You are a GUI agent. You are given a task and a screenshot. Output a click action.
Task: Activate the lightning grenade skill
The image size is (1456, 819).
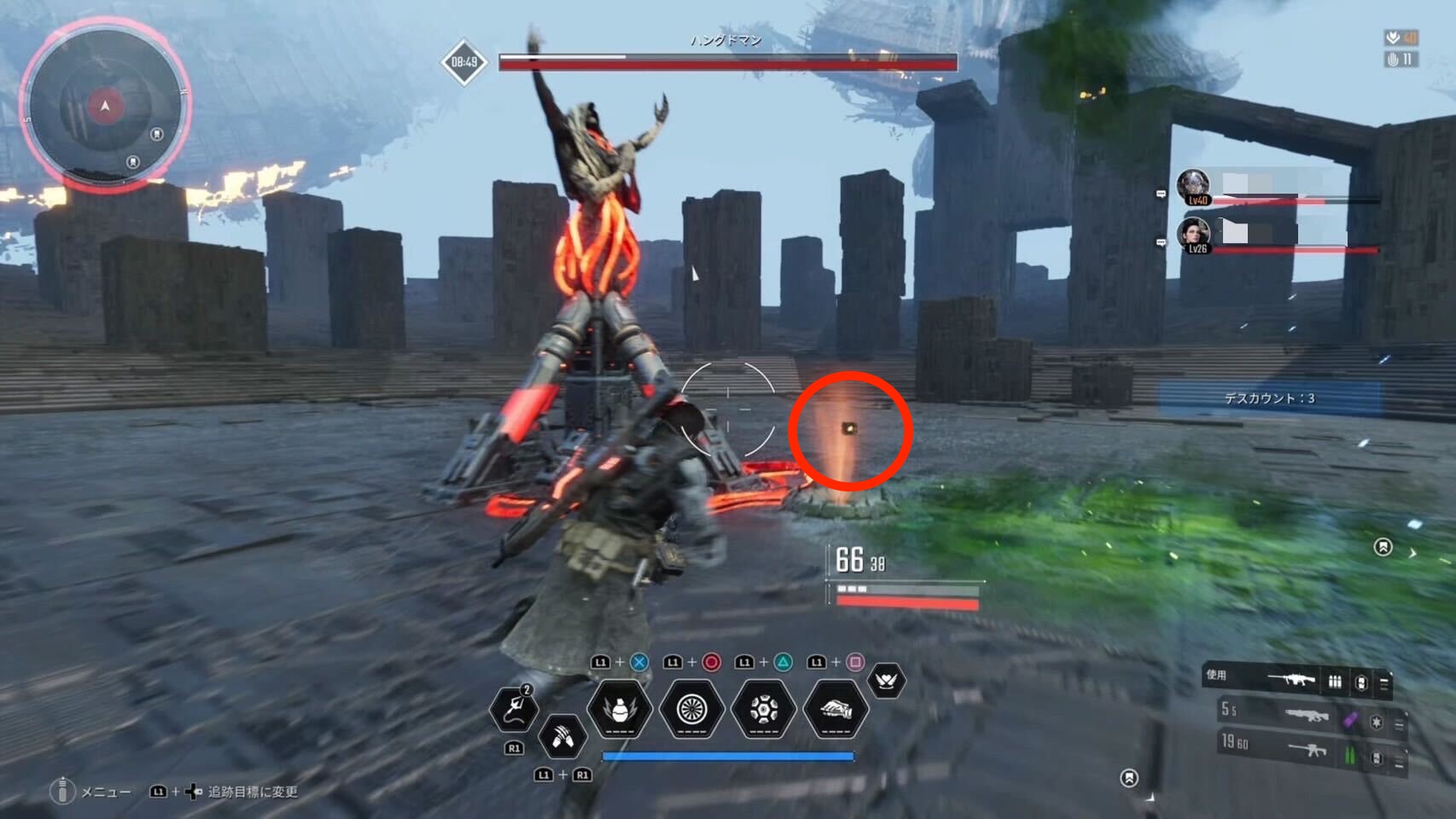[x=620, y=709]
